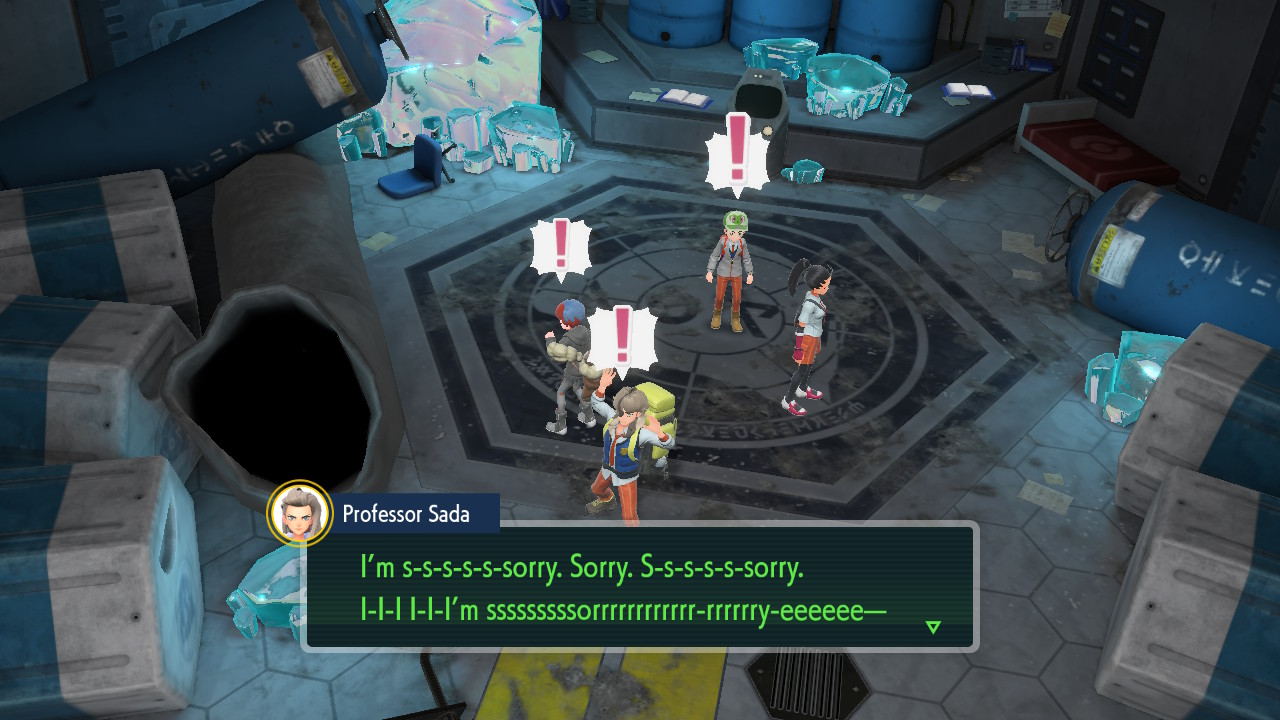
Task: Click Professor Sada's dialogue text box
Action: point(640,587)
